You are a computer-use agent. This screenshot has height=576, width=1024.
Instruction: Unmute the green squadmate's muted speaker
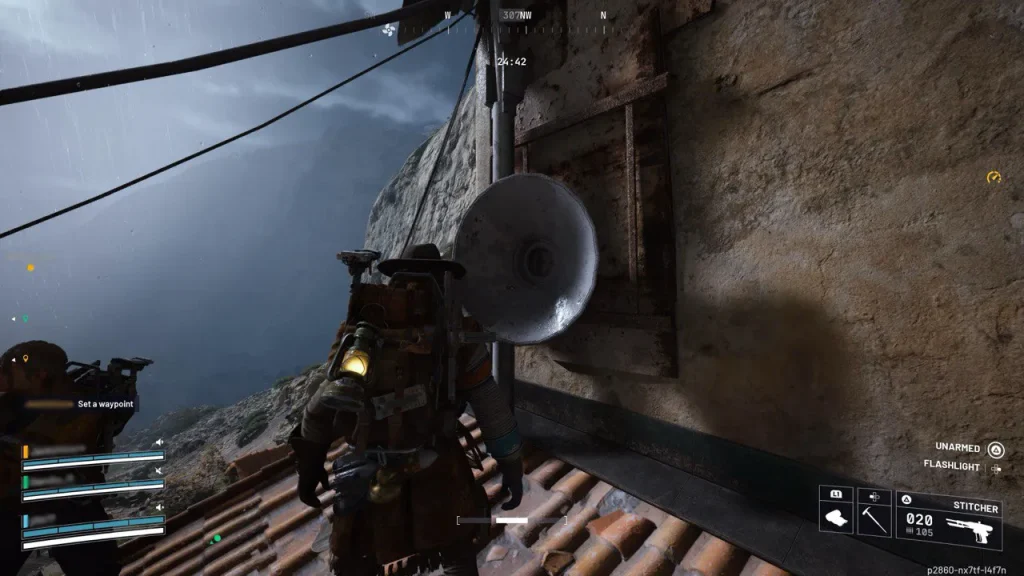coord(158,470)
